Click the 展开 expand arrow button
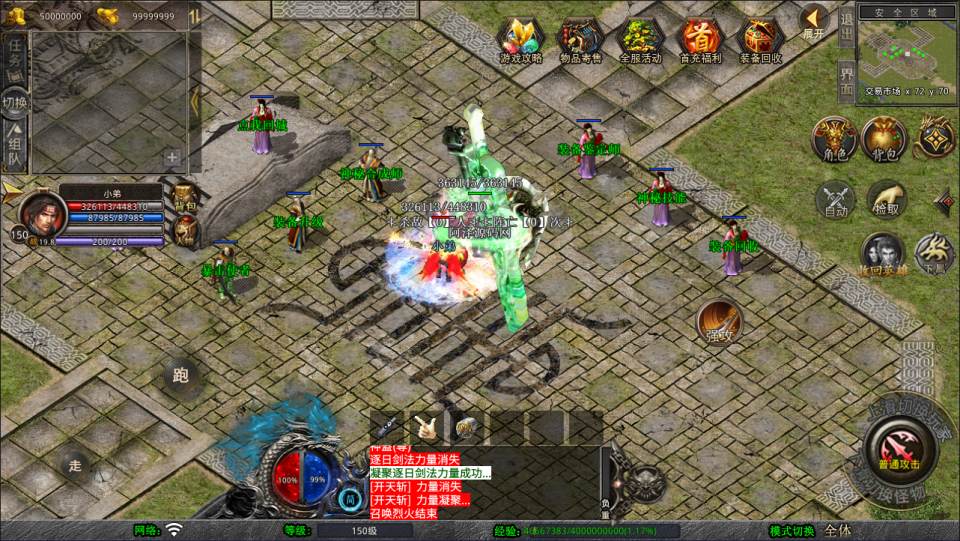The width and height of the screenshot is (960, 541). click(814, 20)
